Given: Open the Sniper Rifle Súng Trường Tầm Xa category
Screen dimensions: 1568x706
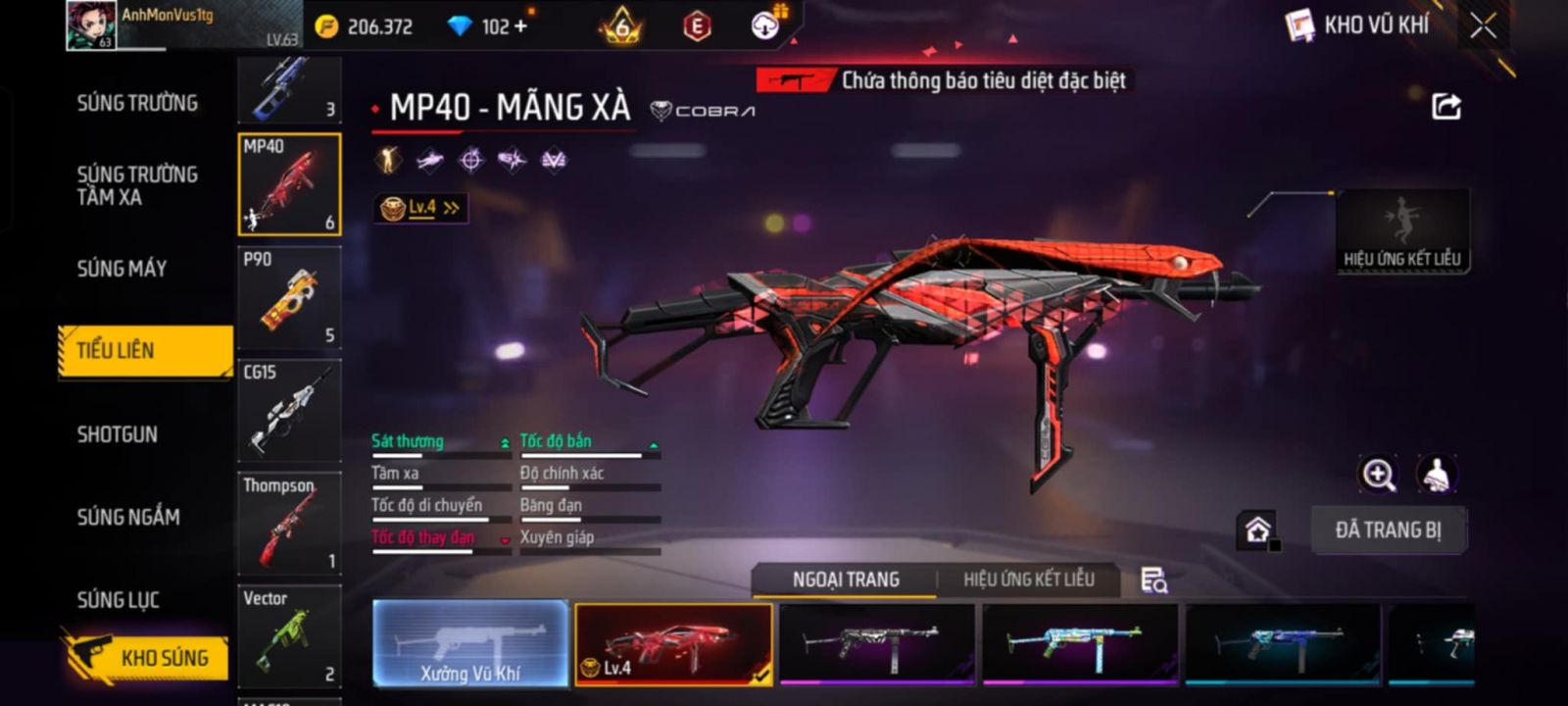Looking at the screenshot, I should (137, 185).
